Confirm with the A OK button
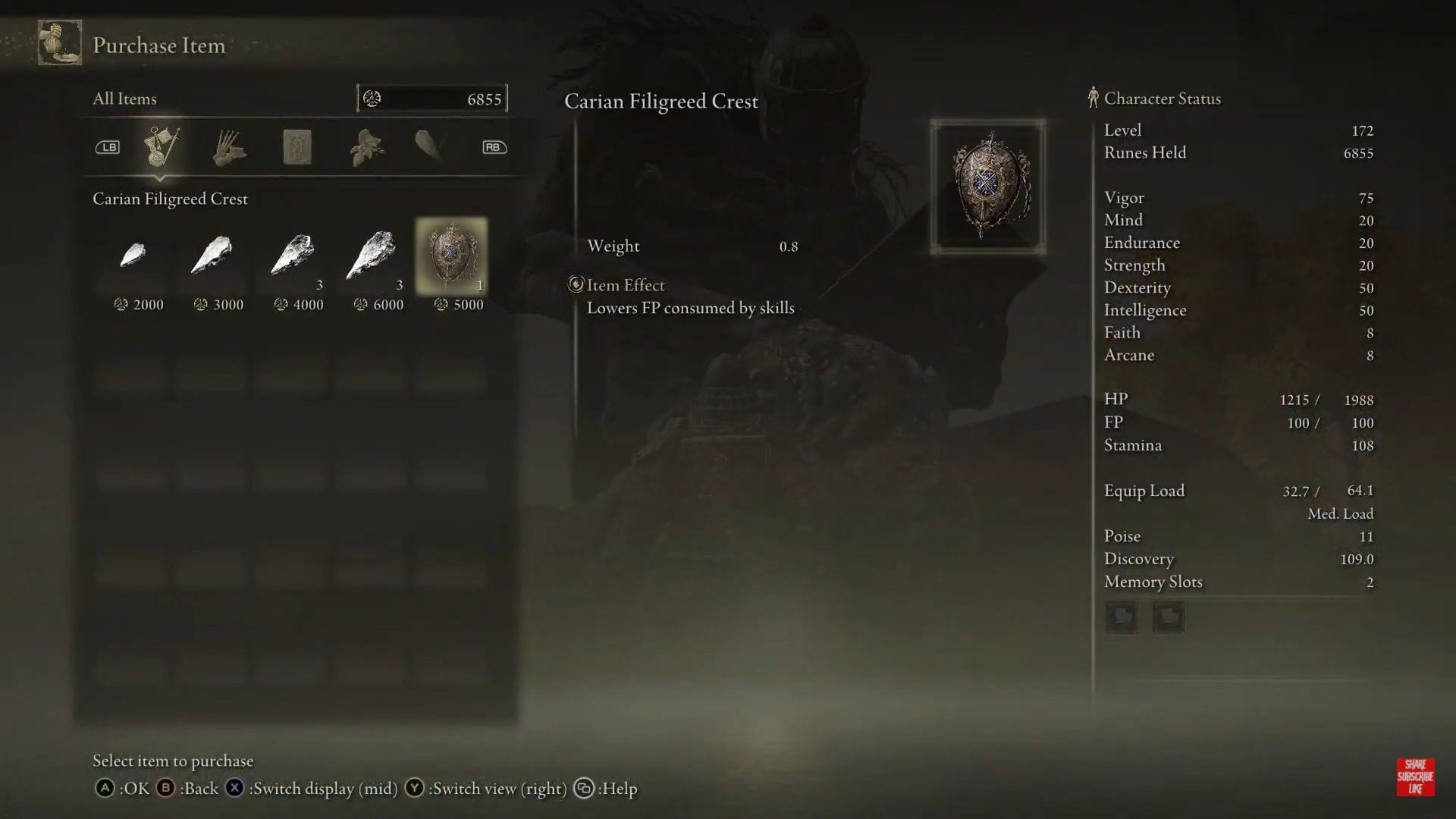The height and width of the screenshot is (819, 1456). click(x=105, y=789)
